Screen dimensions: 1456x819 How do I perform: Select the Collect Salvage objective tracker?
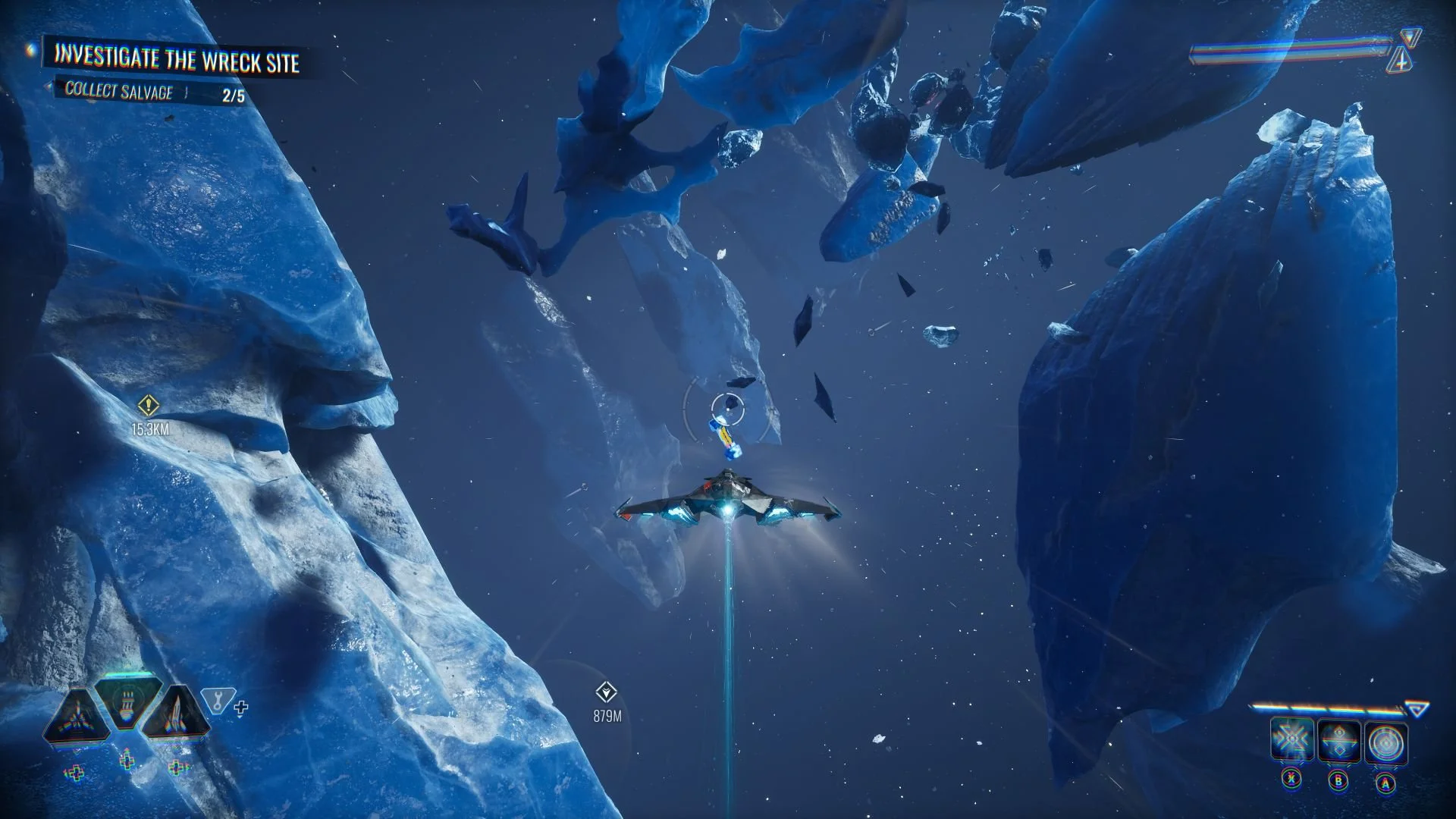[x=119, y=92]
